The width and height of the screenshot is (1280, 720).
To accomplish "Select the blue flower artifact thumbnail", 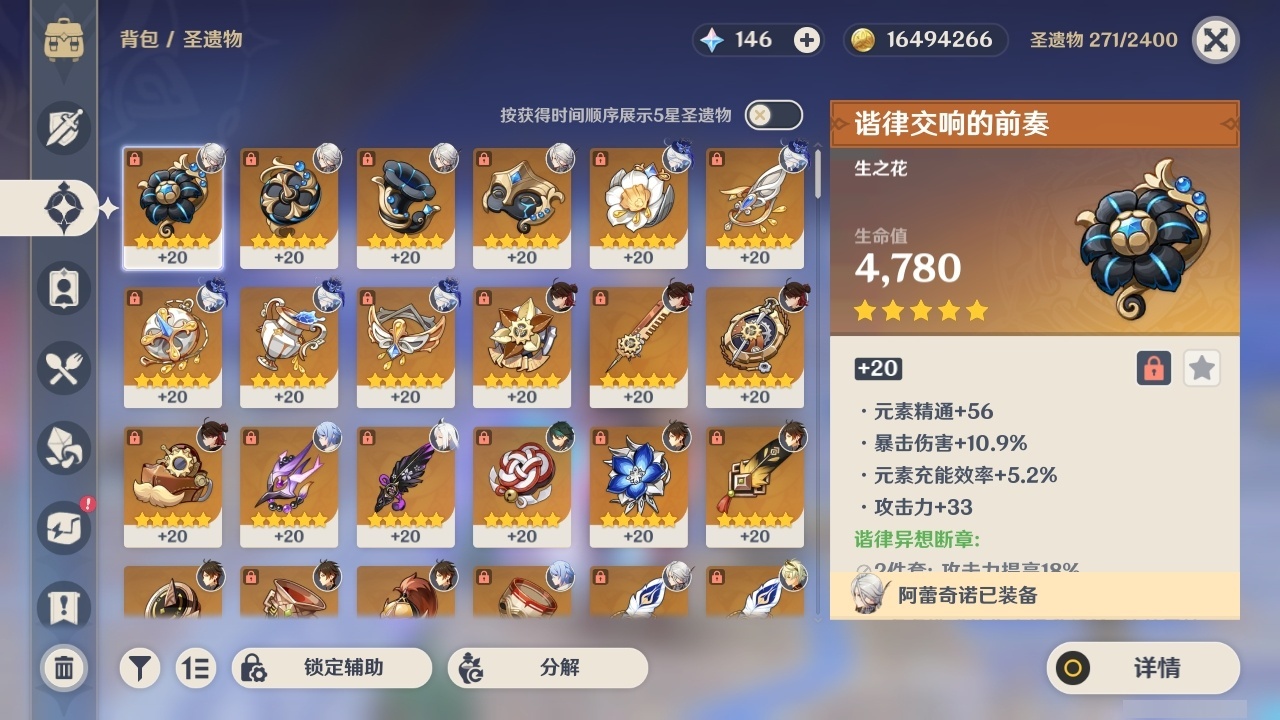I will coord(638,483).
